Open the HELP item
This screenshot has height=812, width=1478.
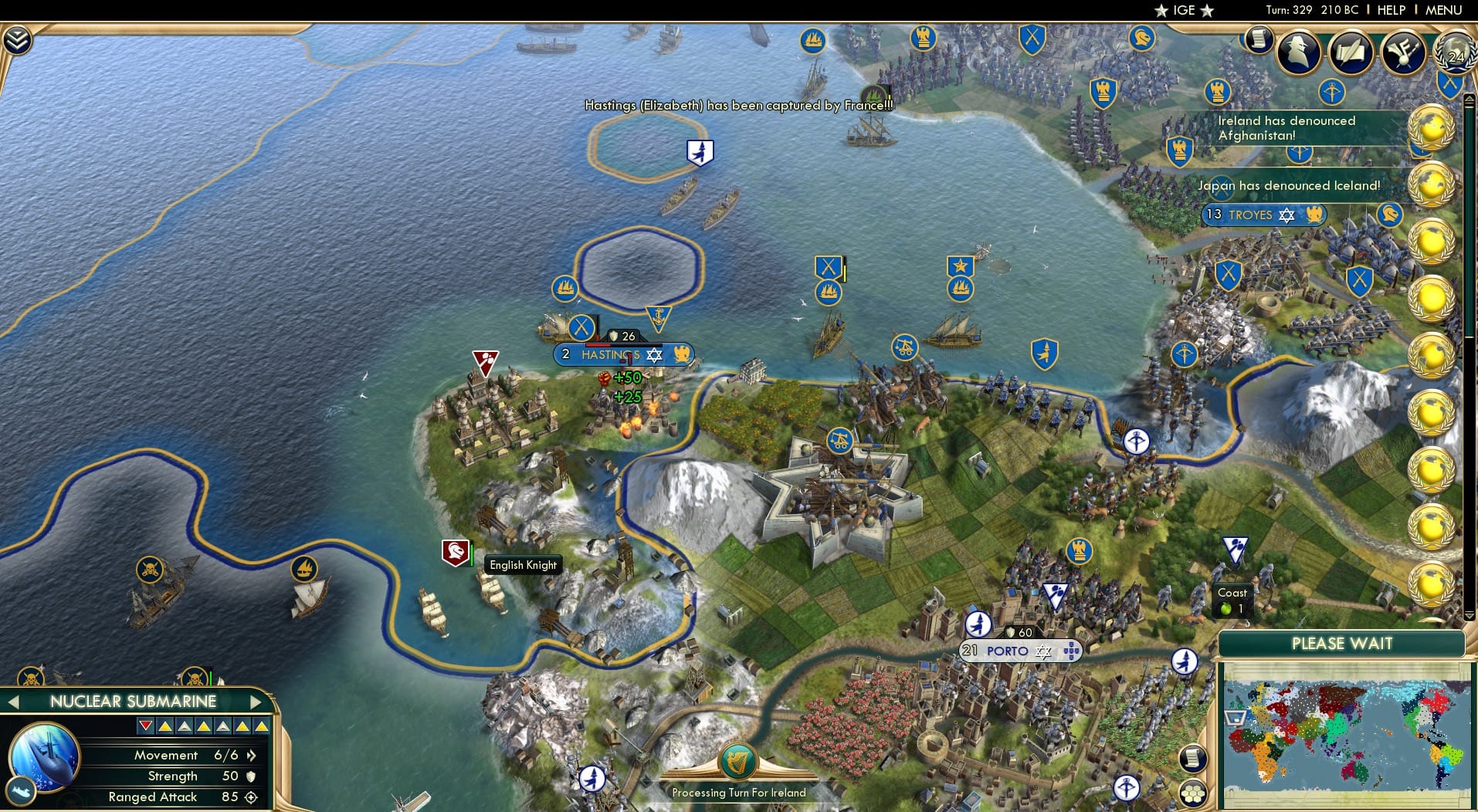(x=1390, y=10)
